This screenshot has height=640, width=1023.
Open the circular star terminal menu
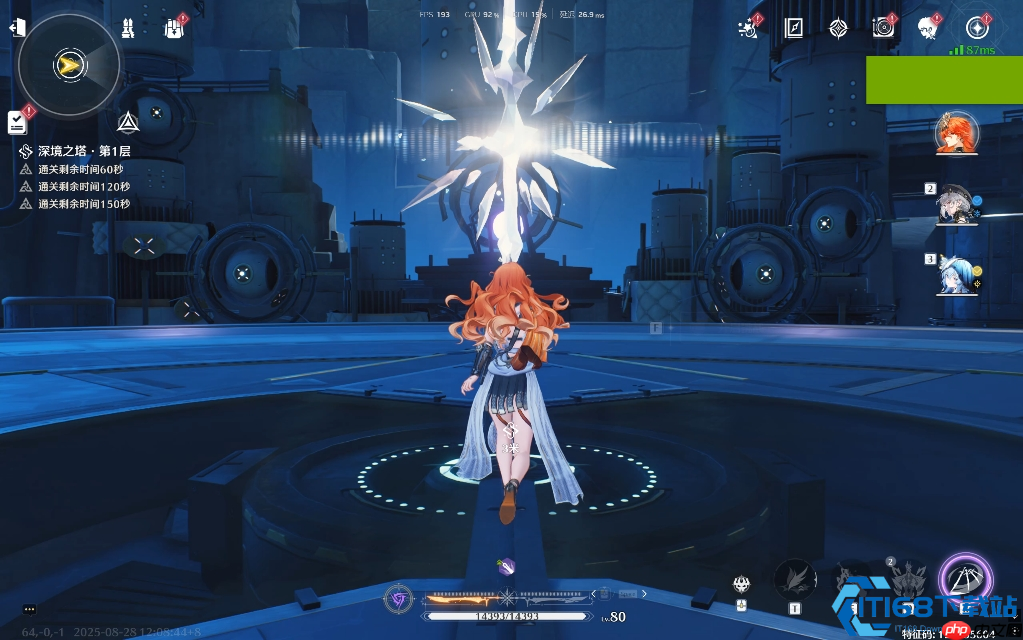point(977,28)
